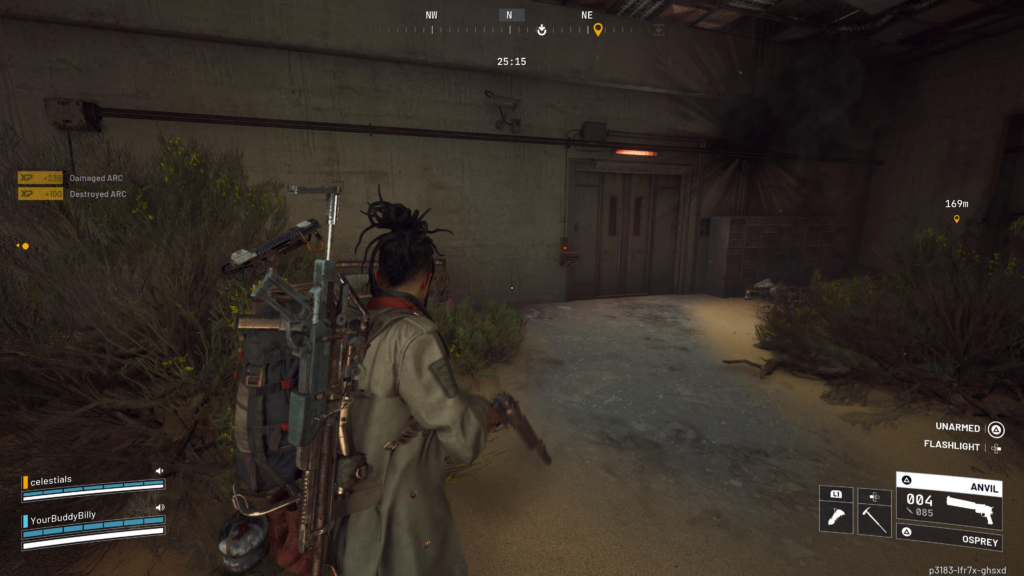This screenshot has width=1024, height=576.
Task: Click the N heading on the compass
Action: (x=509, y=15)
